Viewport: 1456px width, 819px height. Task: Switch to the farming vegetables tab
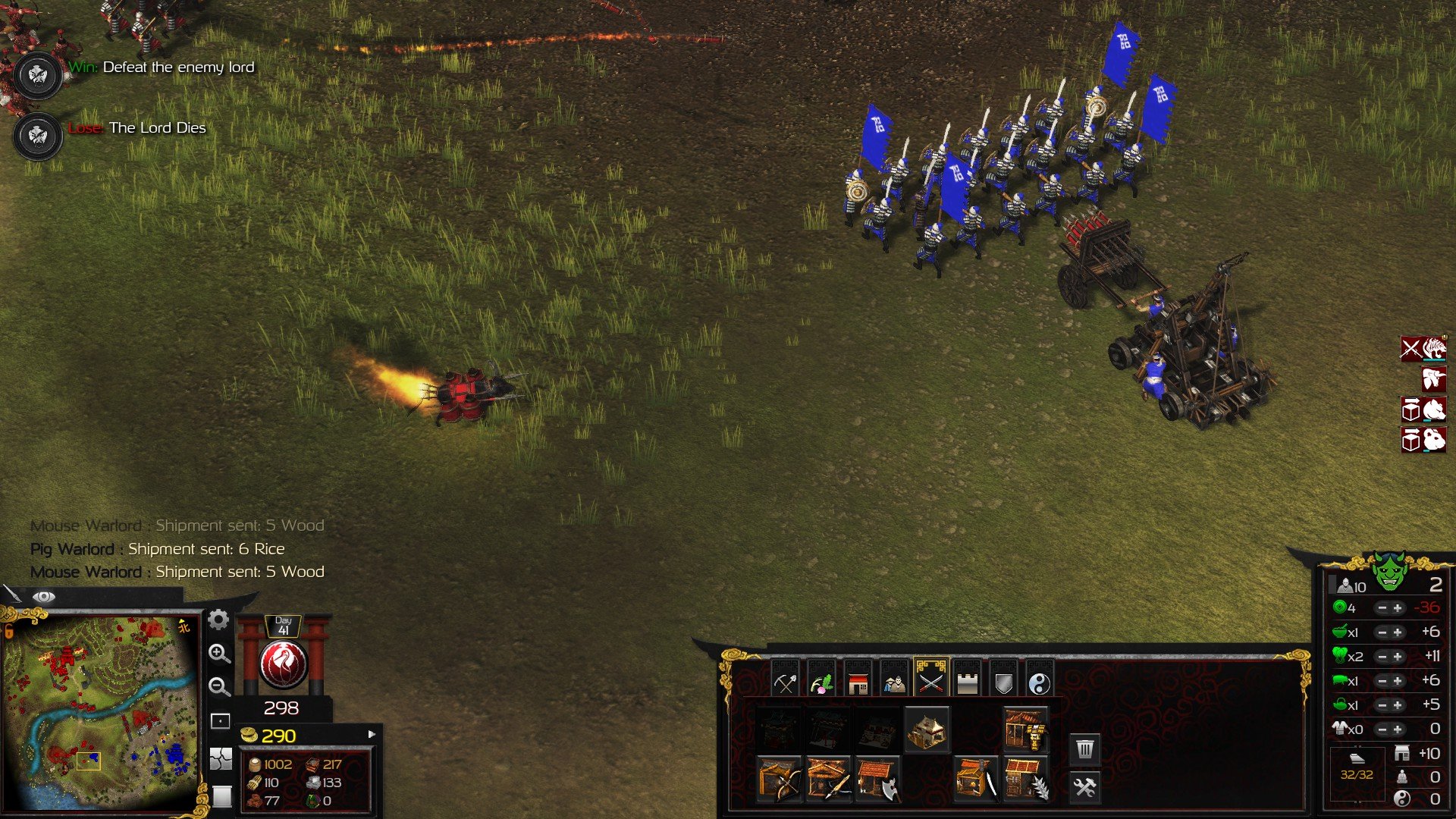point(821,682)
